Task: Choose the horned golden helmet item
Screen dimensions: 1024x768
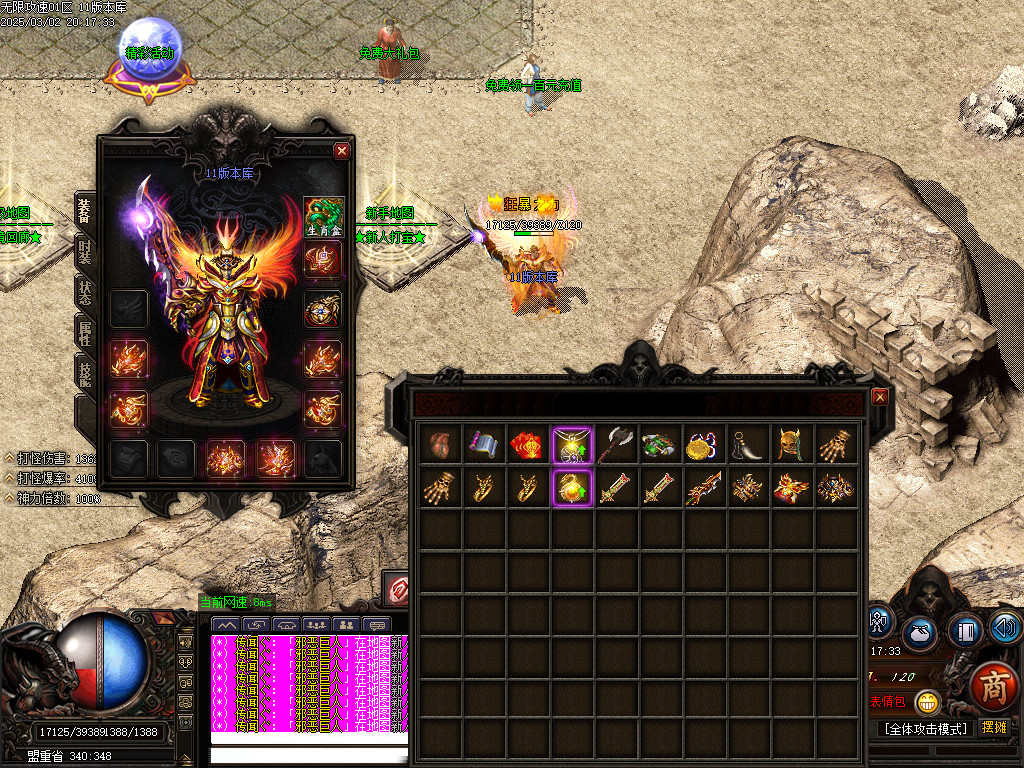Action: click(x=793, y=444)
